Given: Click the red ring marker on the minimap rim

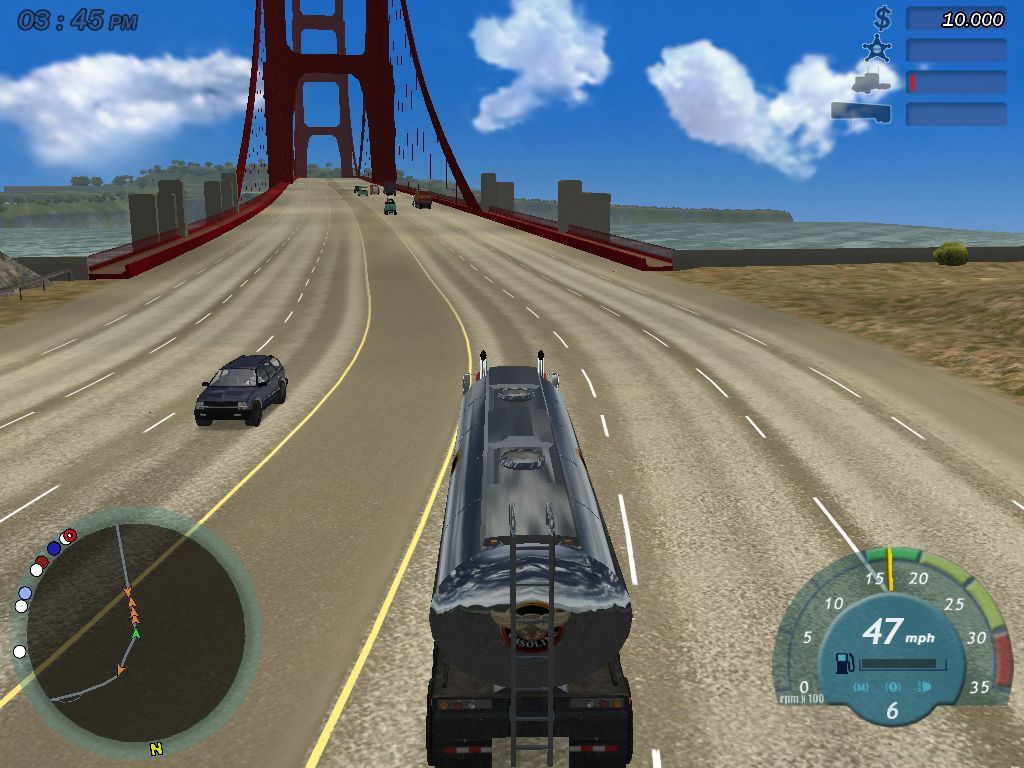Looking at the screenshot, I should (68, 536).
